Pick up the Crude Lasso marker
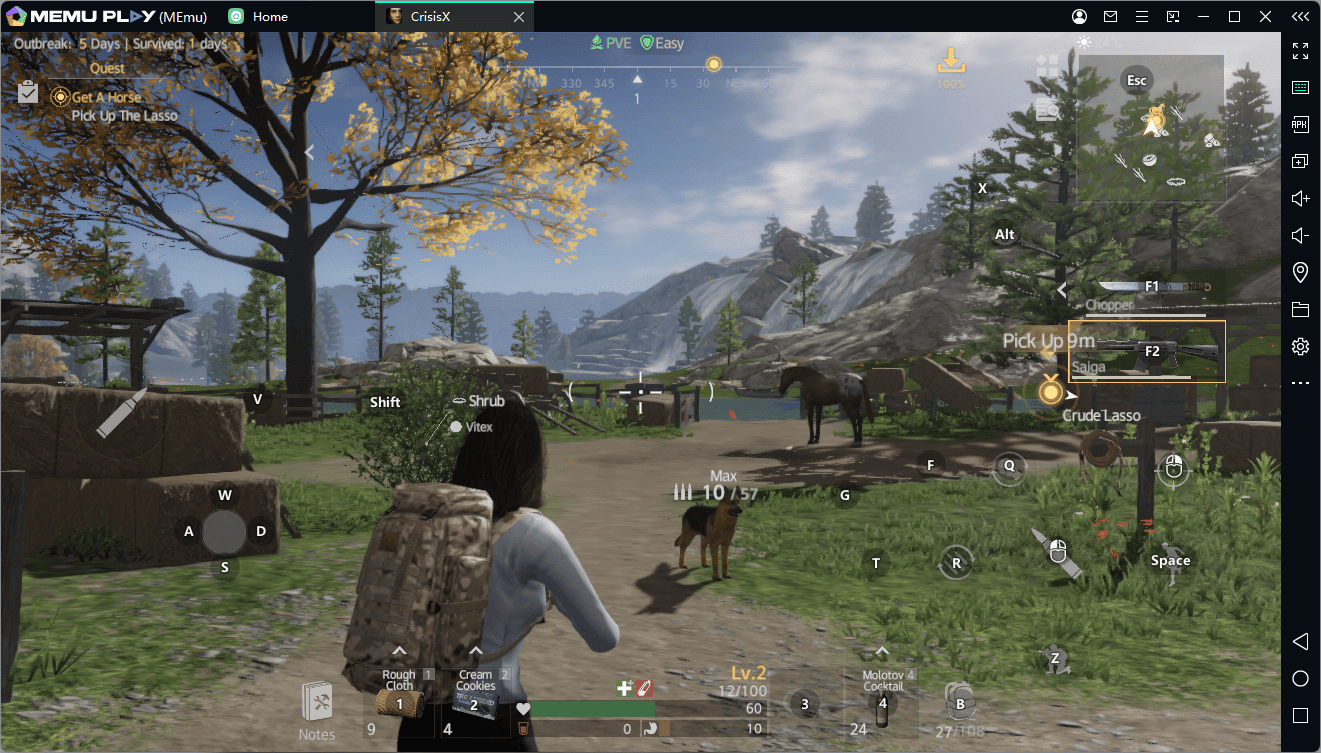The height and width of the screenshot is (753, 1321). pos(1050,392)
